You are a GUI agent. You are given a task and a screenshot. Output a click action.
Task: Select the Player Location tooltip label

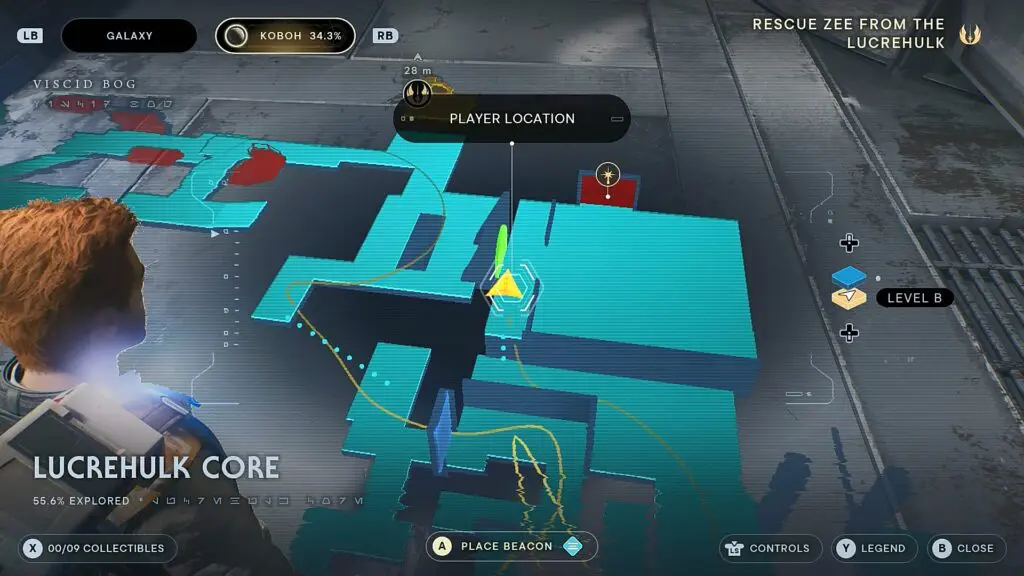512,119
